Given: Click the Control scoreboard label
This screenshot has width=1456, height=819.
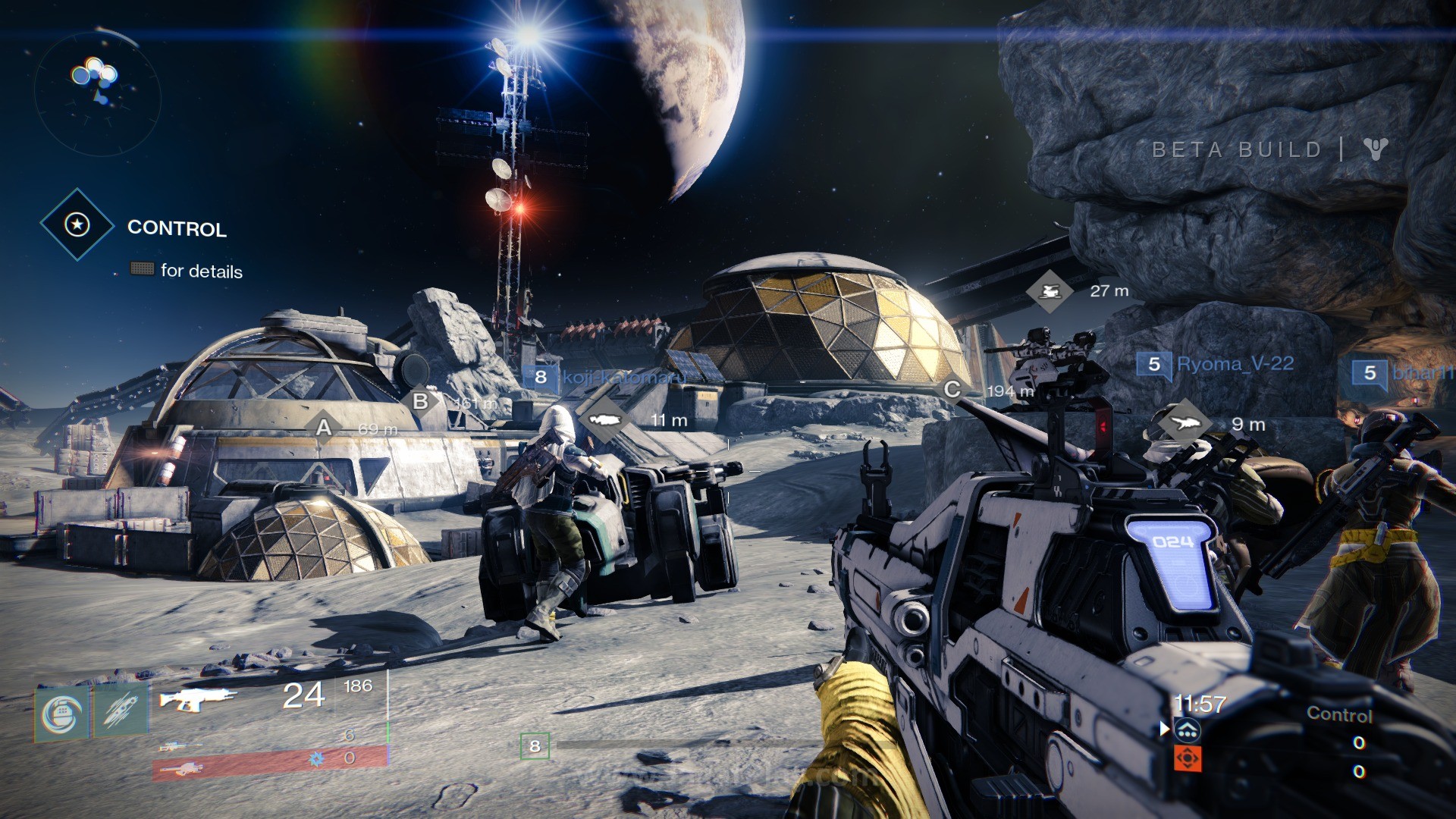Looking at the screenshot, I should [x=1340, y=714].
